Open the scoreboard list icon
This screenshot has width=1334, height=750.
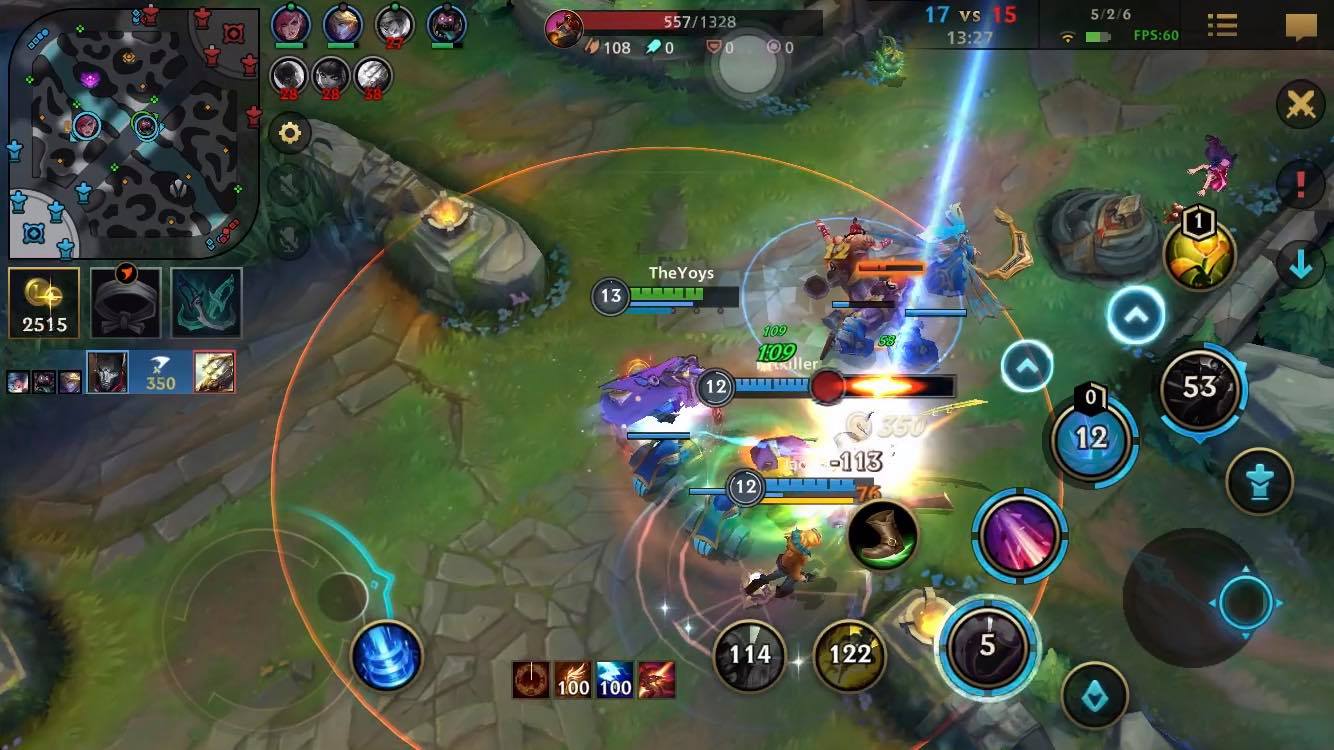click(1222, 26)
